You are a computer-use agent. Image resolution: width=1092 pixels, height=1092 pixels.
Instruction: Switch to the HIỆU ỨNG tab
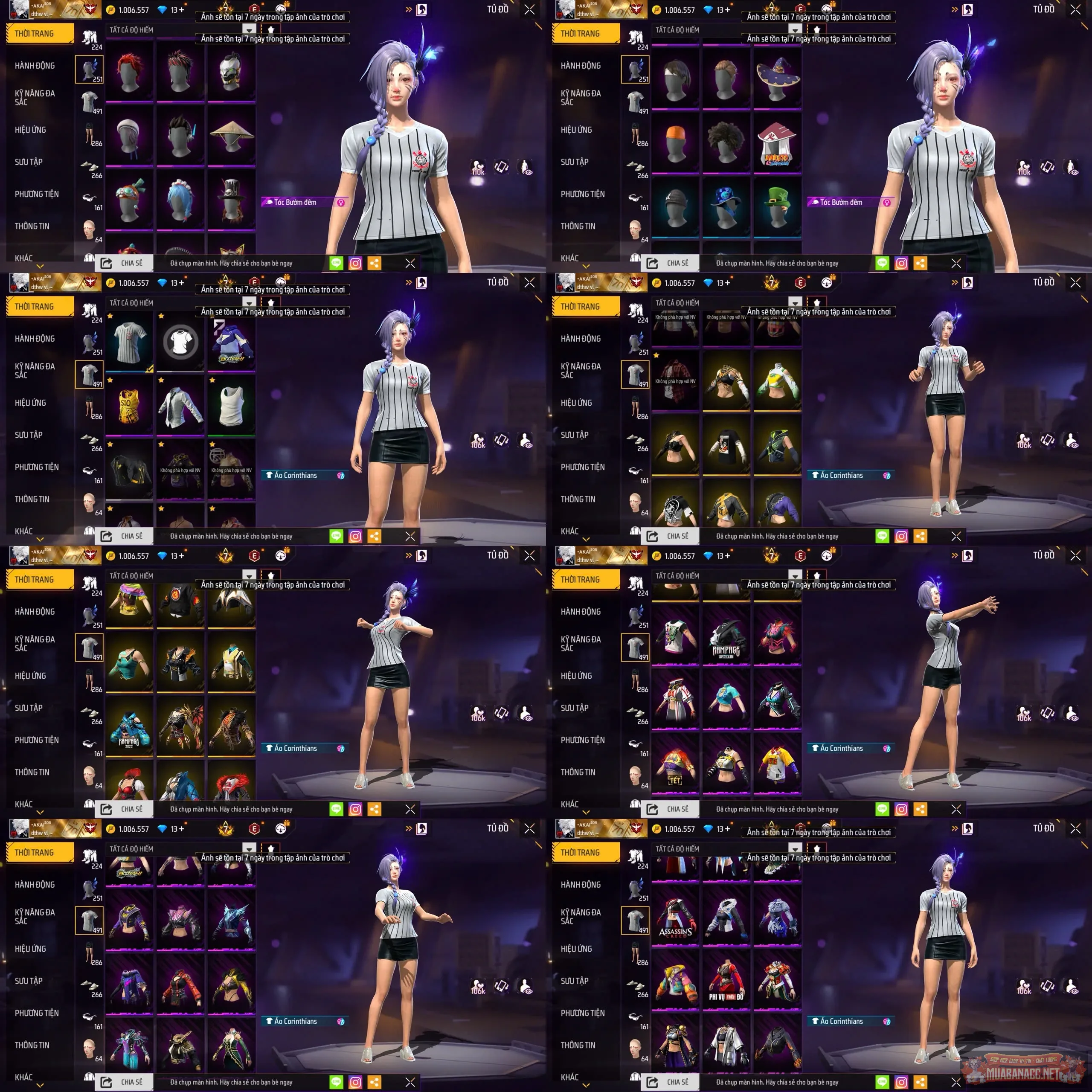[31, 129]
